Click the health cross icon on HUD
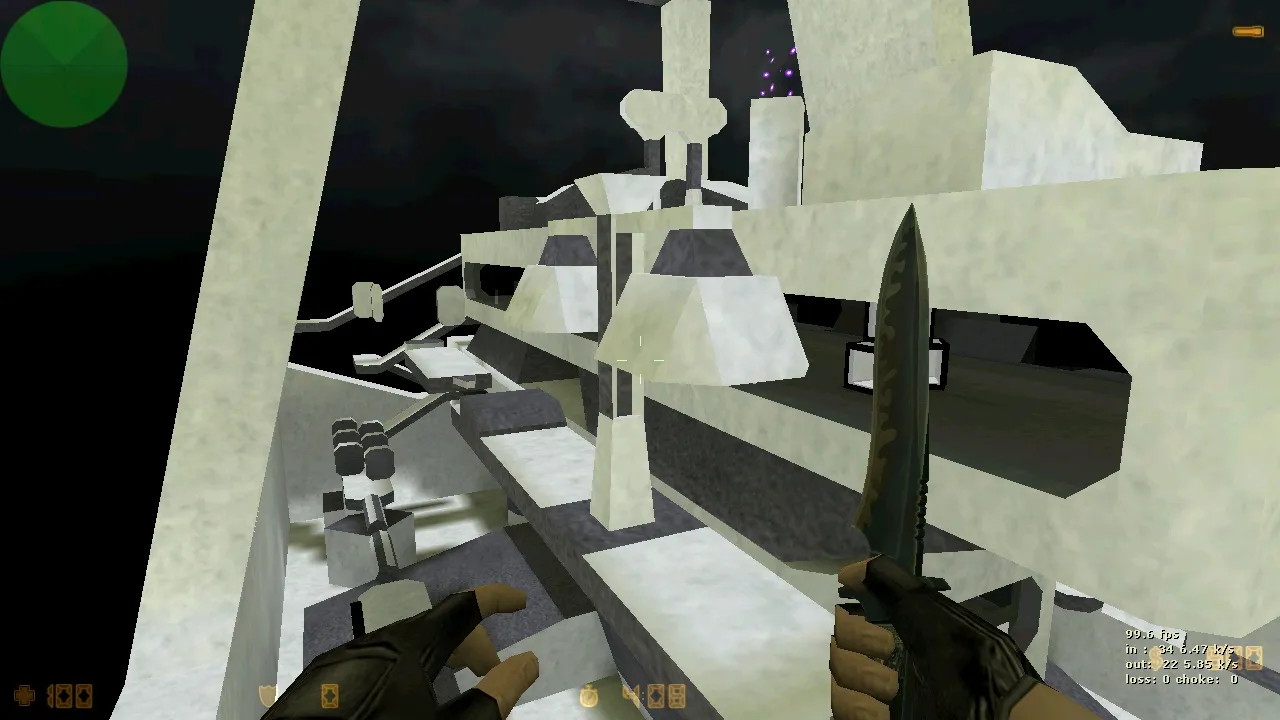This screenshot has height=720, width=1280. click(x=23, y=695)
